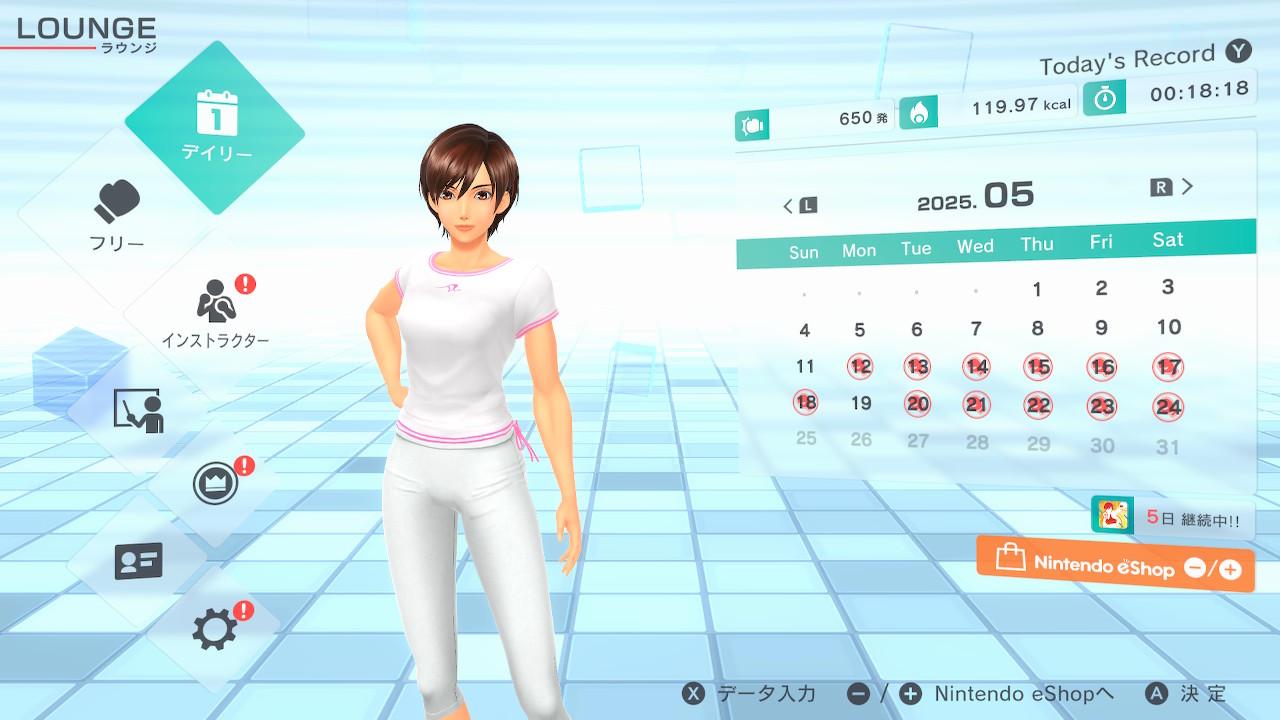Select May 12 on the calendar
The width and height of the screenshot is (1280, 720).
[x=860, y=367]
